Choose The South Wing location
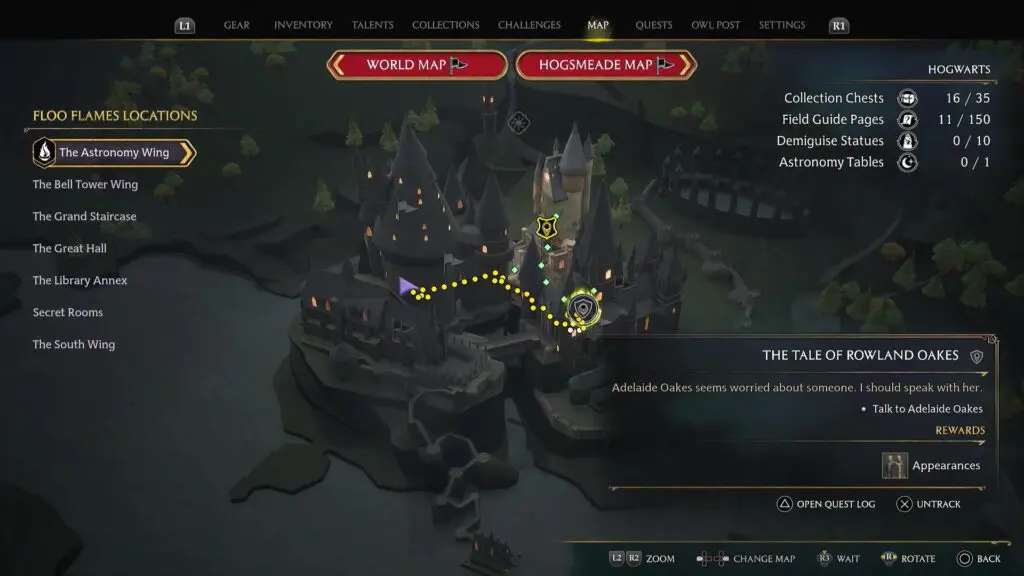Screen dimensions: 1024x576 click(73, 345)
